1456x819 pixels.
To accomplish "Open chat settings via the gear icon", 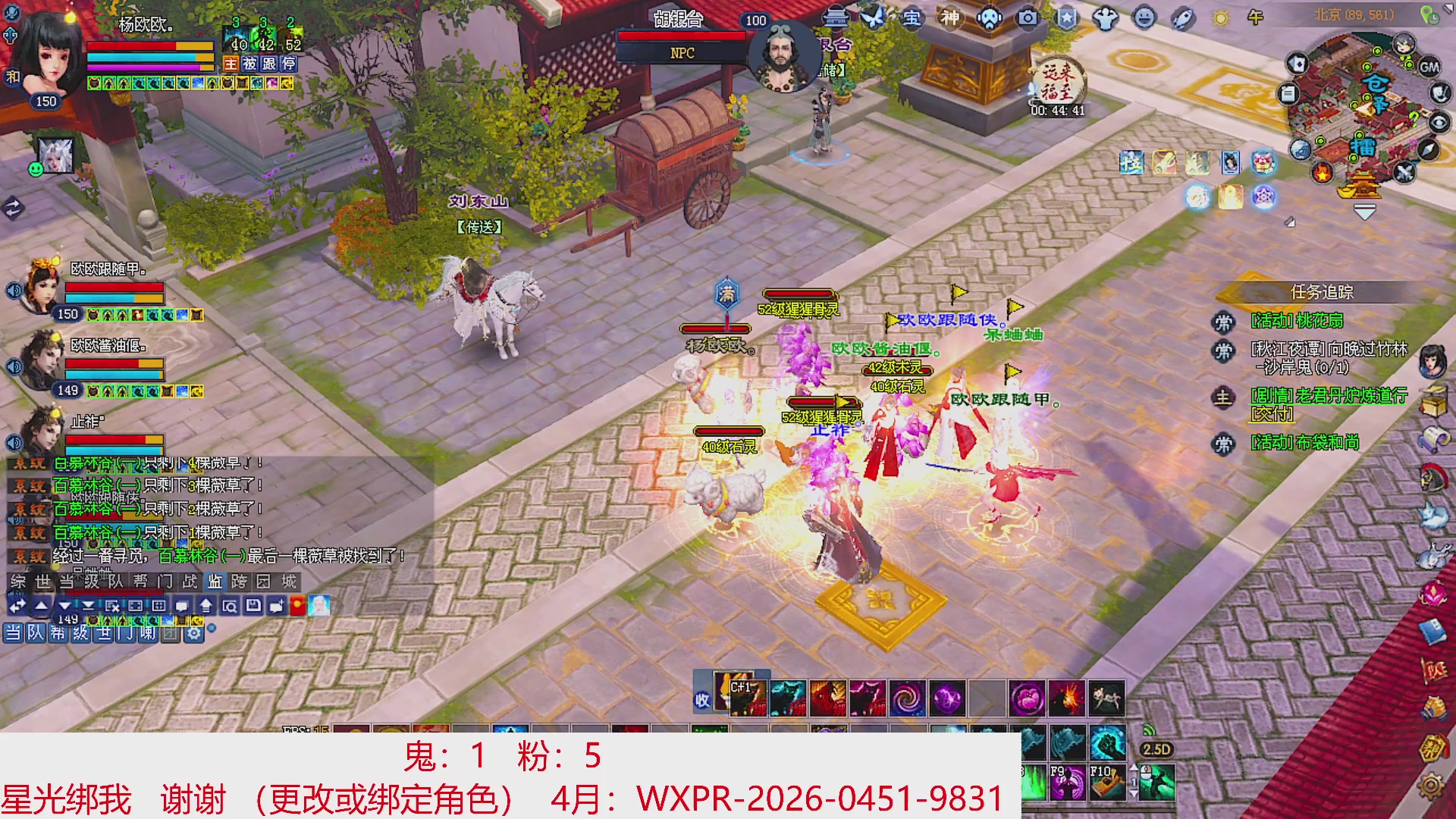I will (x=193, y=633).
